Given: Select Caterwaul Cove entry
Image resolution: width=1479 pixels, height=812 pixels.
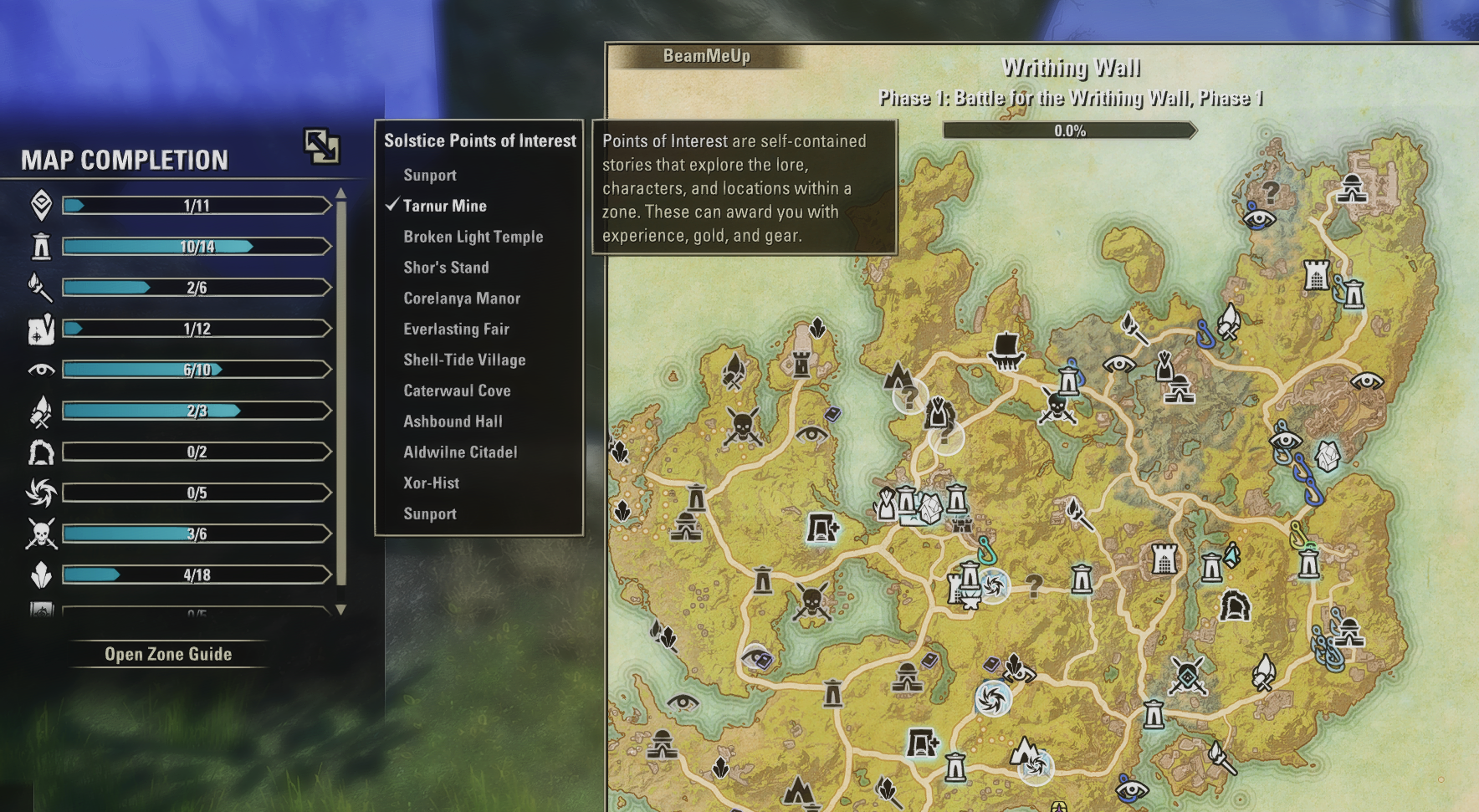Looking at the screenshot, I should point(457,391).
